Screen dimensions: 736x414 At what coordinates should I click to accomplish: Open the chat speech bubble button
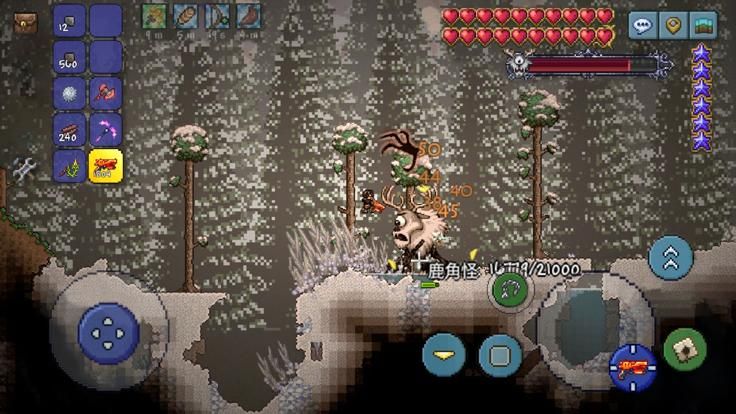coord(643,26)
